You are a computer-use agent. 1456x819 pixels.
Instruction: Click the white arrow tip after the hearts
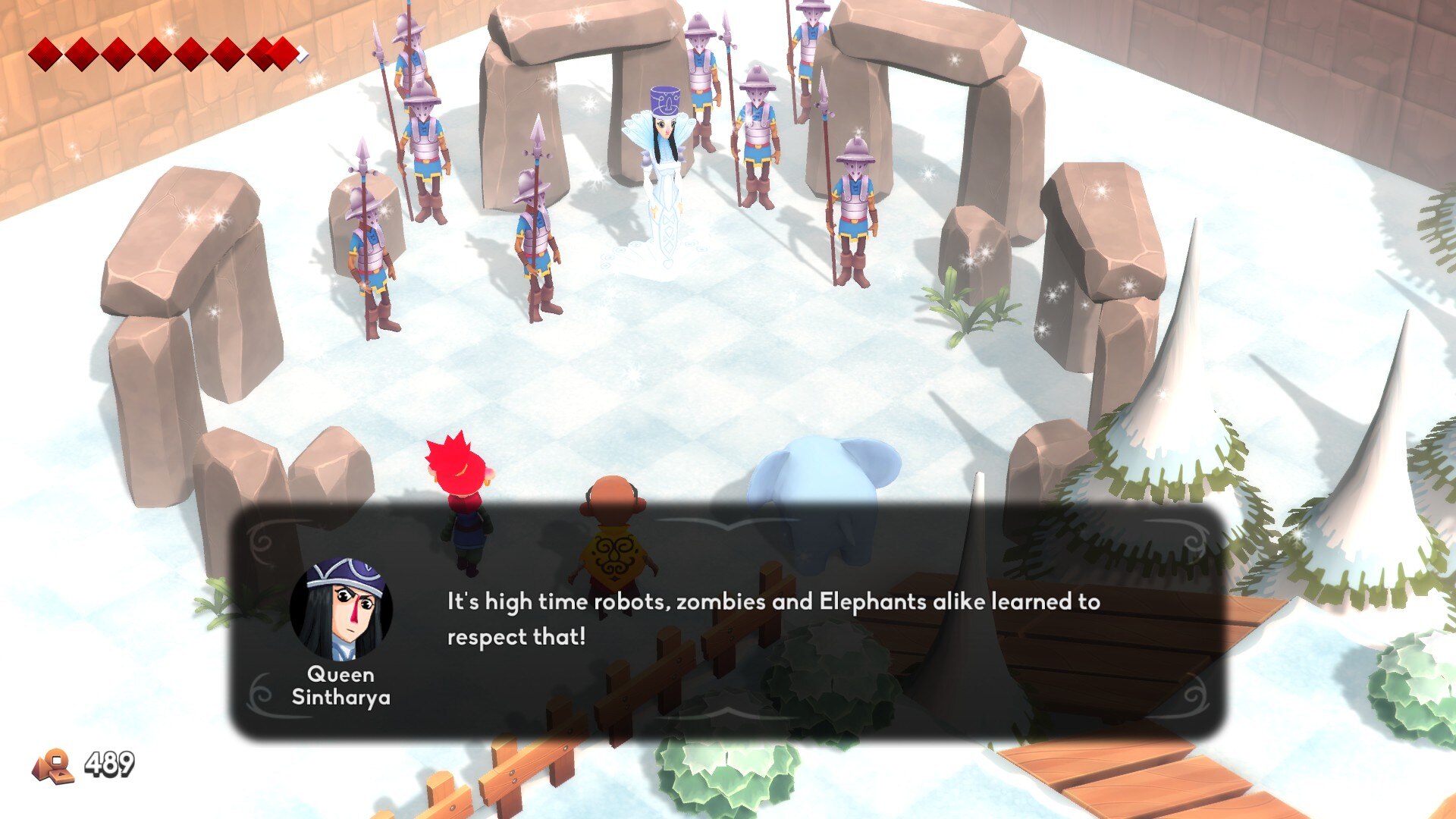pyautogui.click(x=302, y=53)
